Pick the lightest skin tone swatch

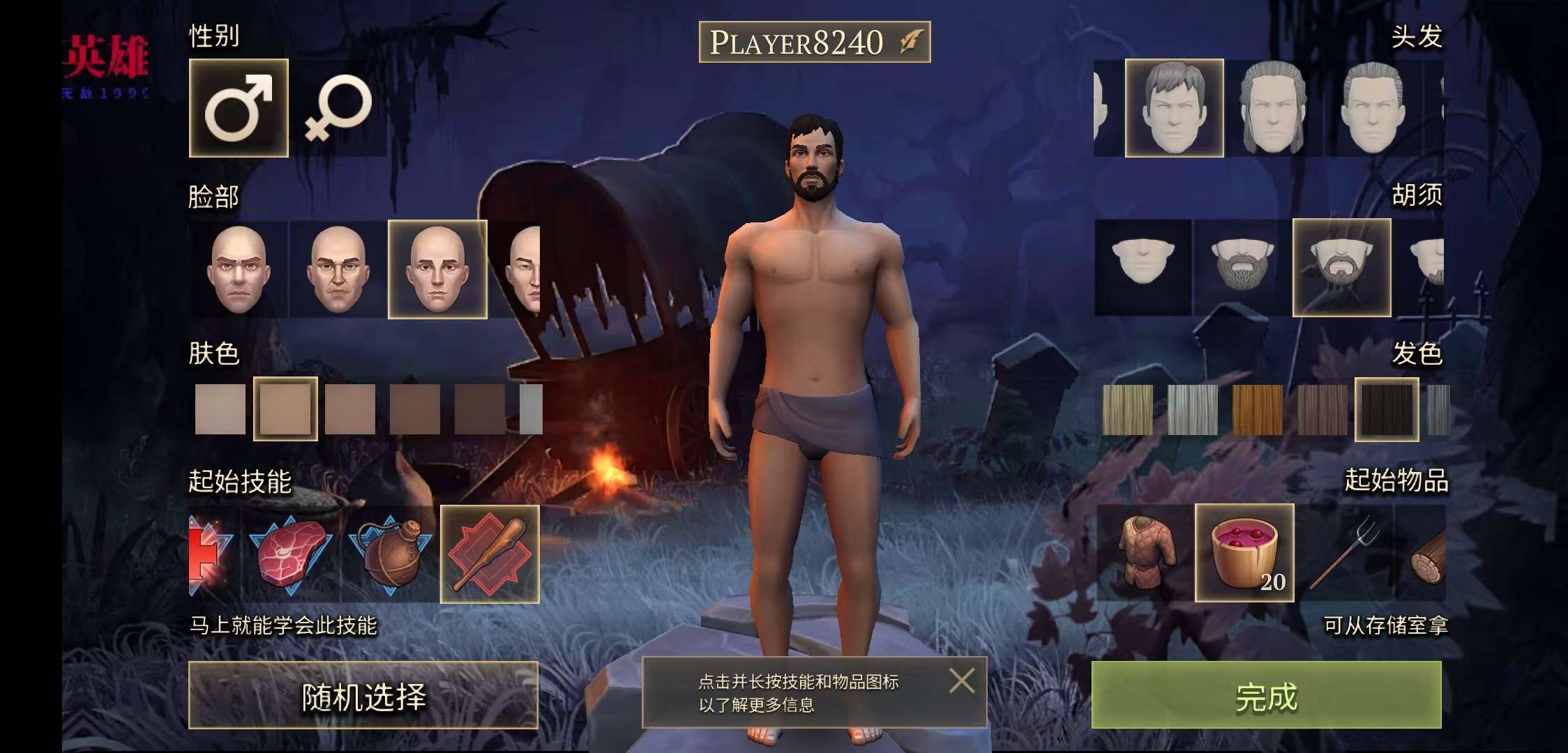click(x=220, y=409)
